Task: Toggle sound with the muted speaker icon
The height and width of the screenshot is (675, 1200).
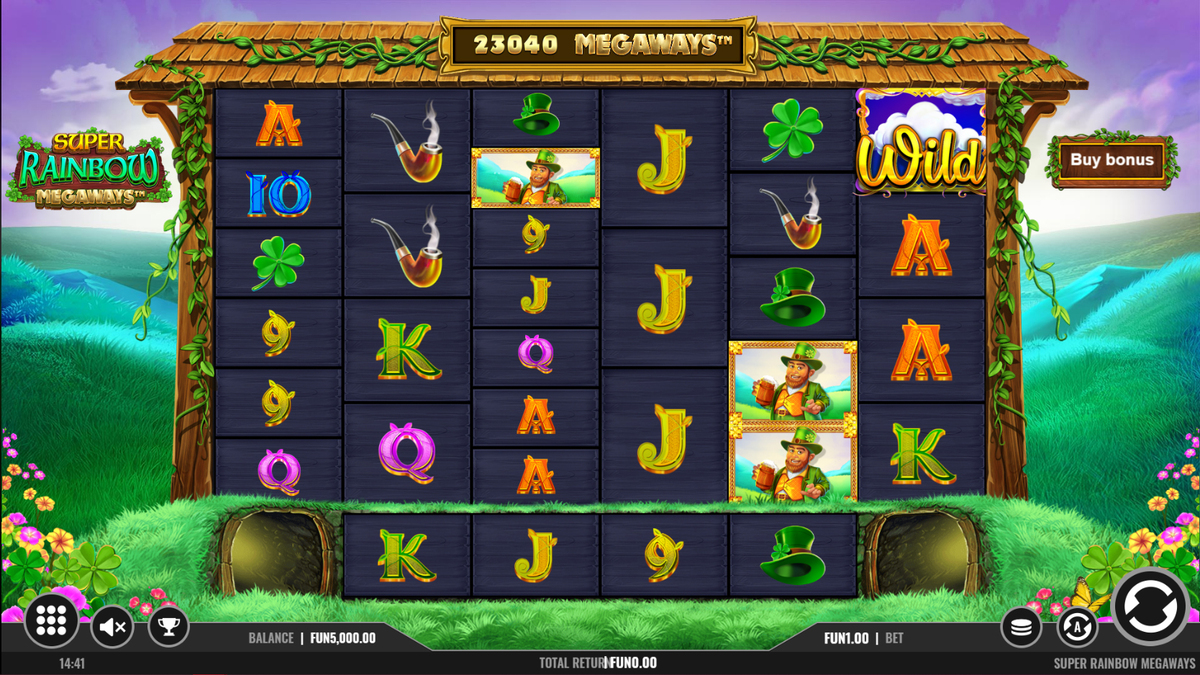Action: 113,627
